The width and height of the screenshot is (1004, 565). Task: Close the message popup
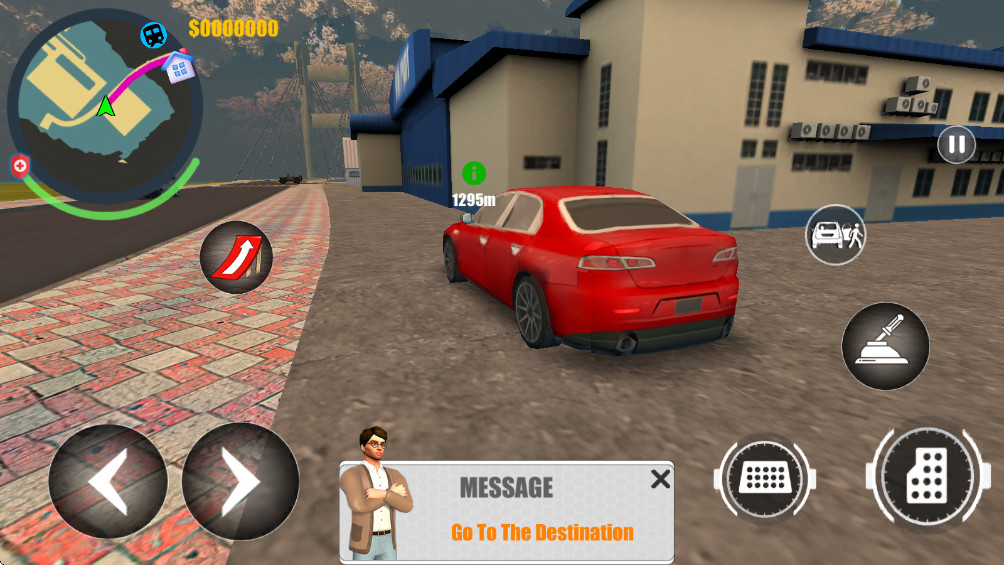660,479
